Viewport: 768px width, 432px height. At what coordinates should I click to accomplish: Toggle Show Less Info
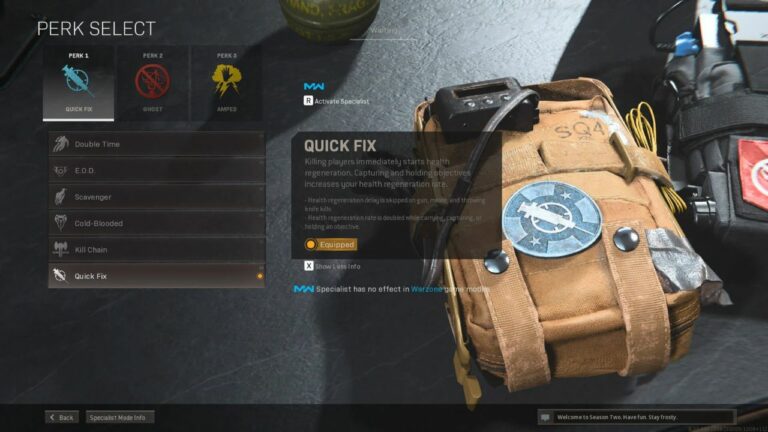[x=332, y=266]
